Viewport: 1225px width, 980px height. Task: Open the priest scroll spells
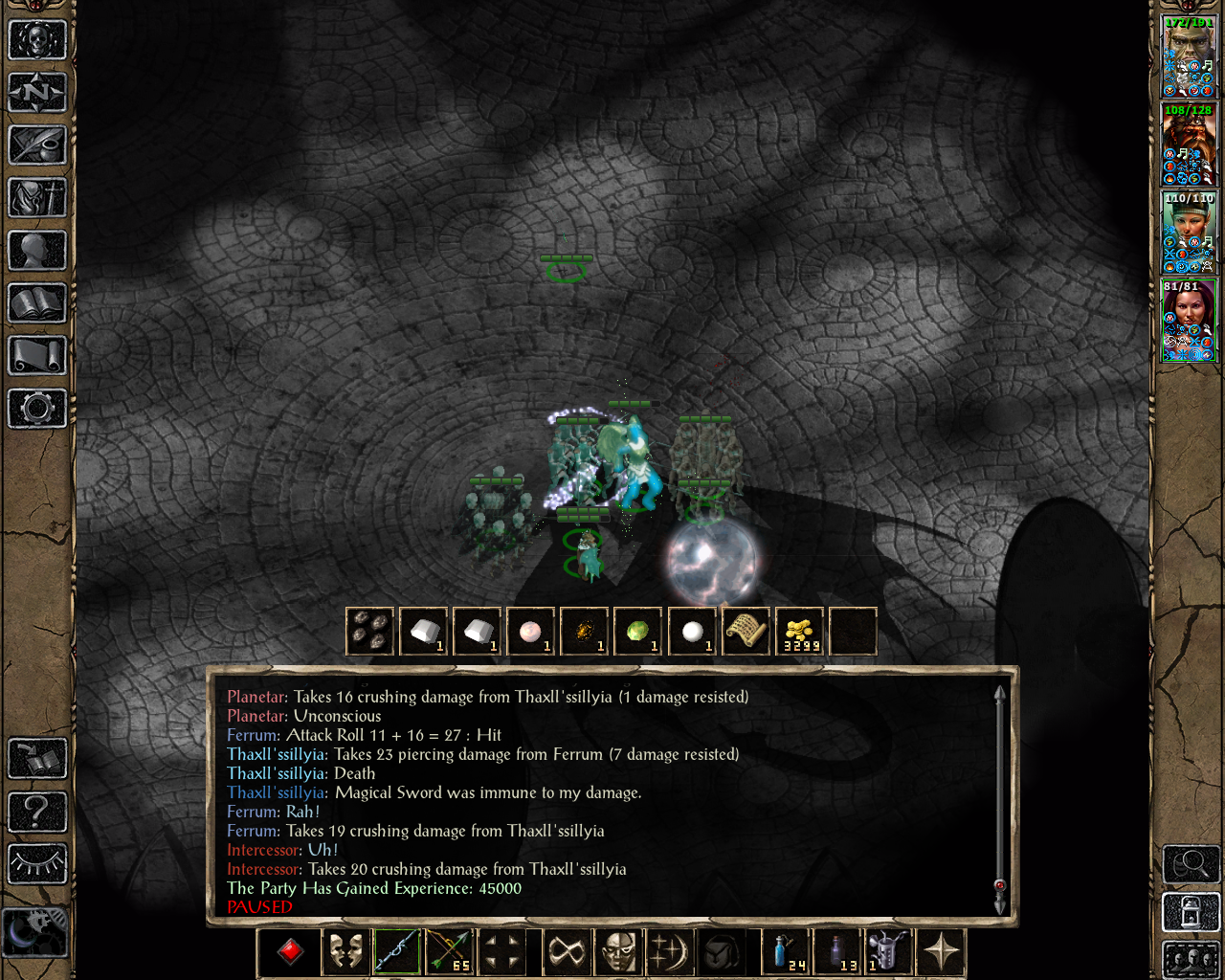[36, 354]
